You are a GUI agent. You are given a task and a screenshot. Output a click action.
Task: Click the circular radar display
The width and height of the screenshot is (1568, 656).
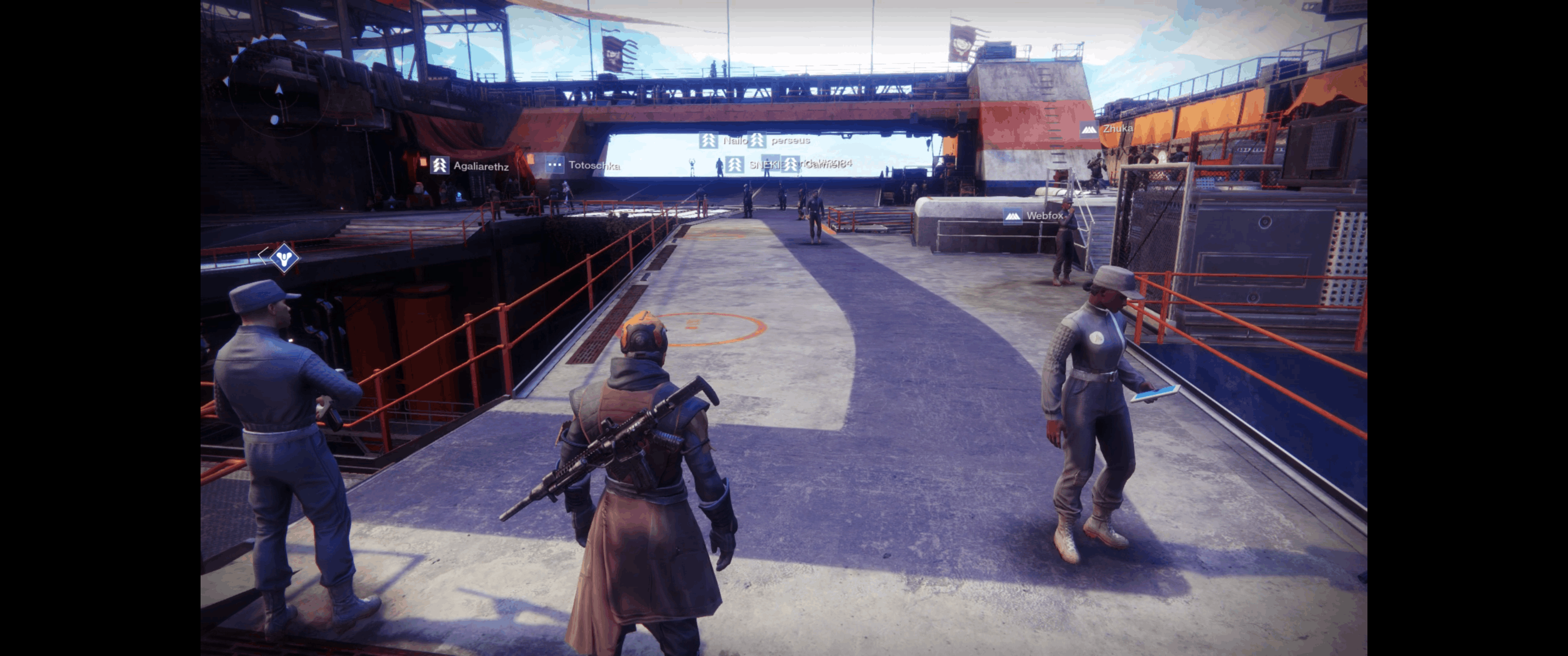pyautogui.click(x=279, y=91)
